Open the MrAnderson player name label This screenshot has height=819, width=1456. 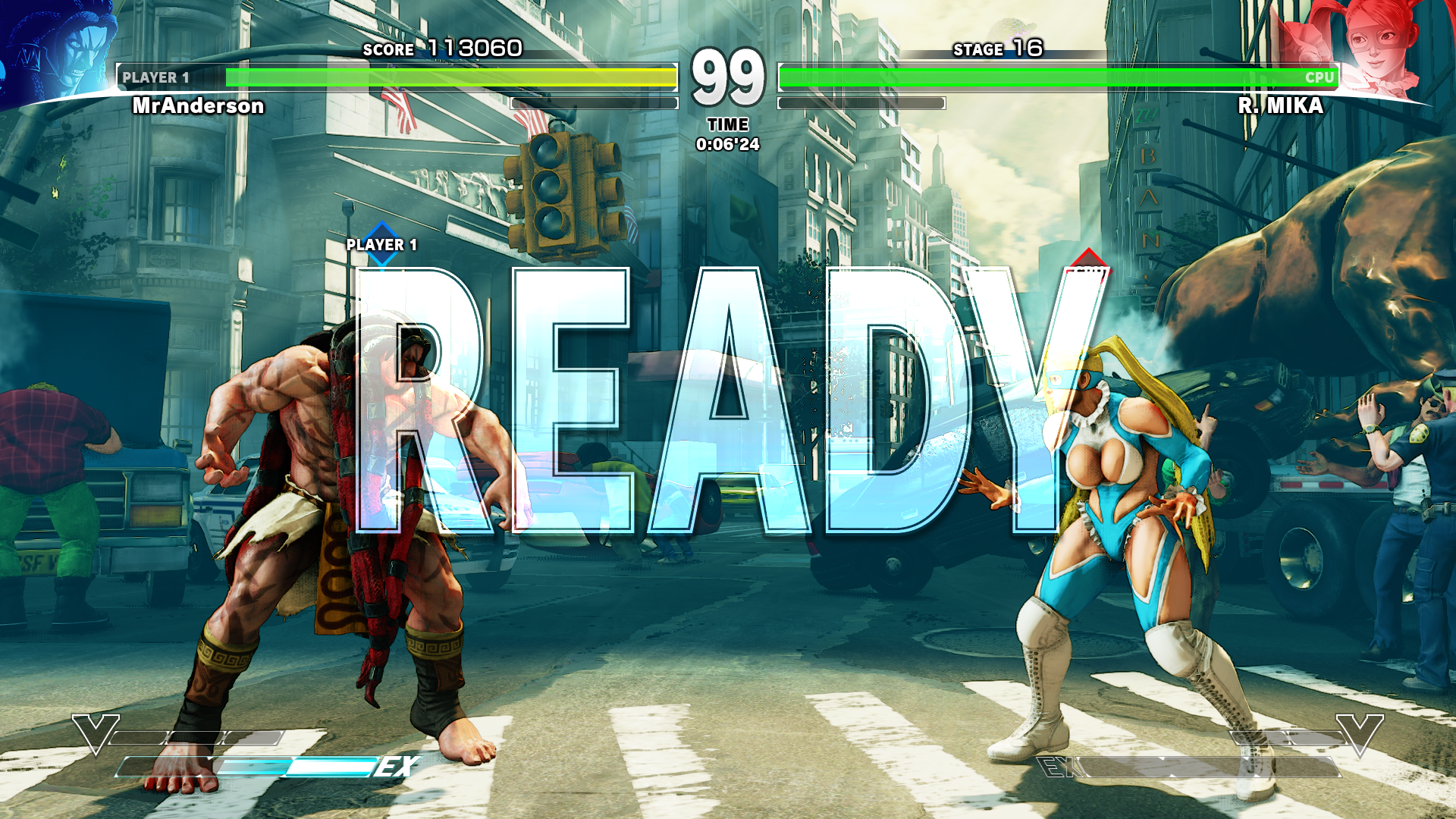click(197, 107)
